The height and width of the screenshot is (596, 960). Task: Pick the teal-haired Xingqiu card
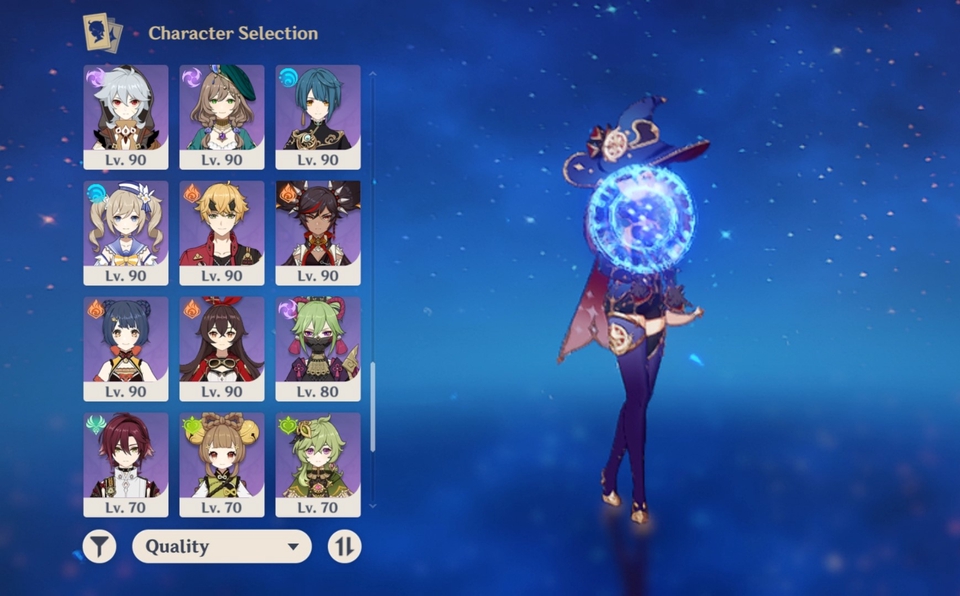pos(318,116)
